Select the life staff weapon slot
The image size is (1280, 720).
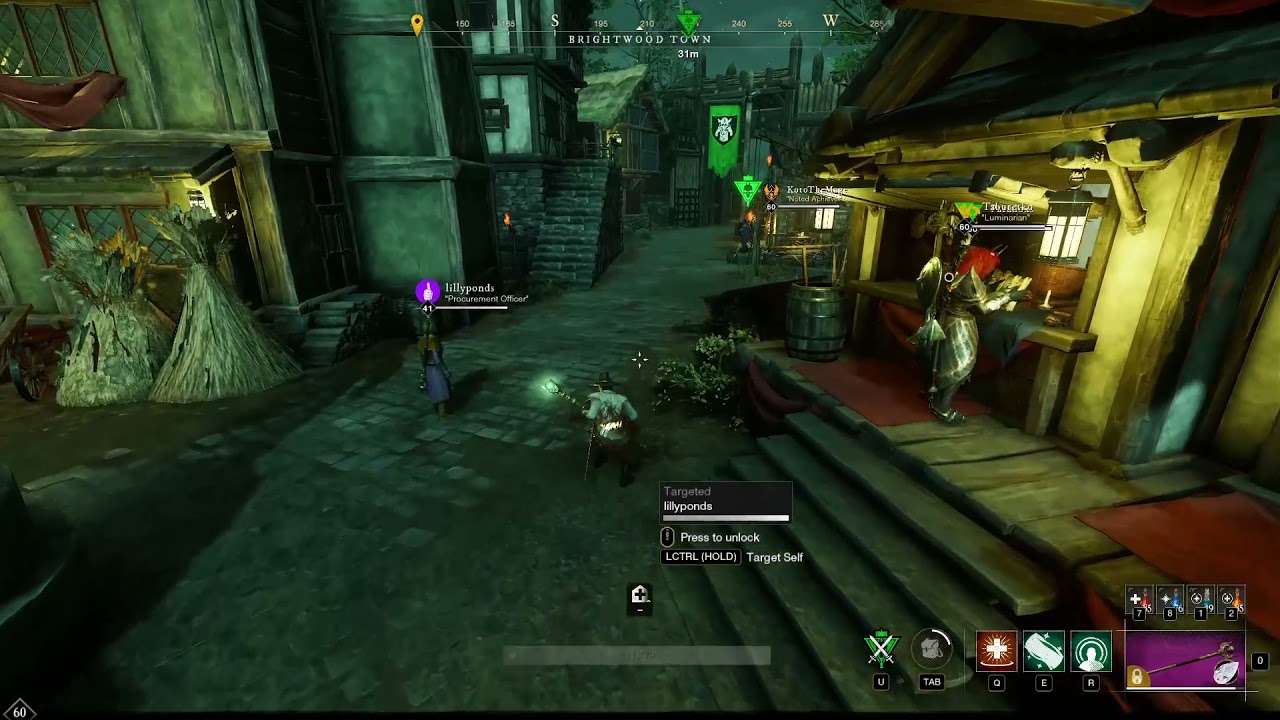pyautogui.click(x=1185, y=660)
